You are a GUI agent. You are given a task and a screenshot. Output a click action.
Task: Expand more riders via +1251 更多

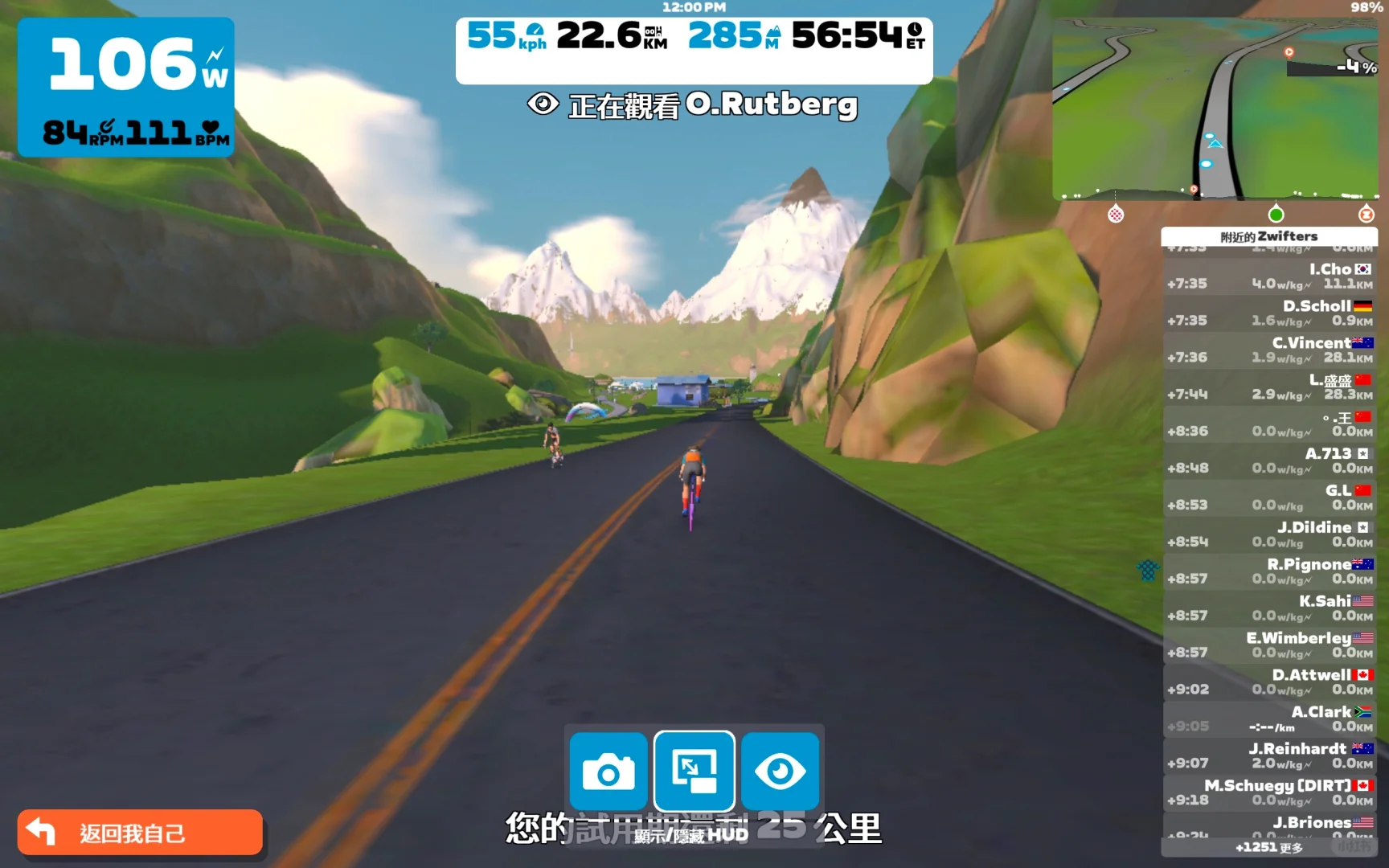1270,848
